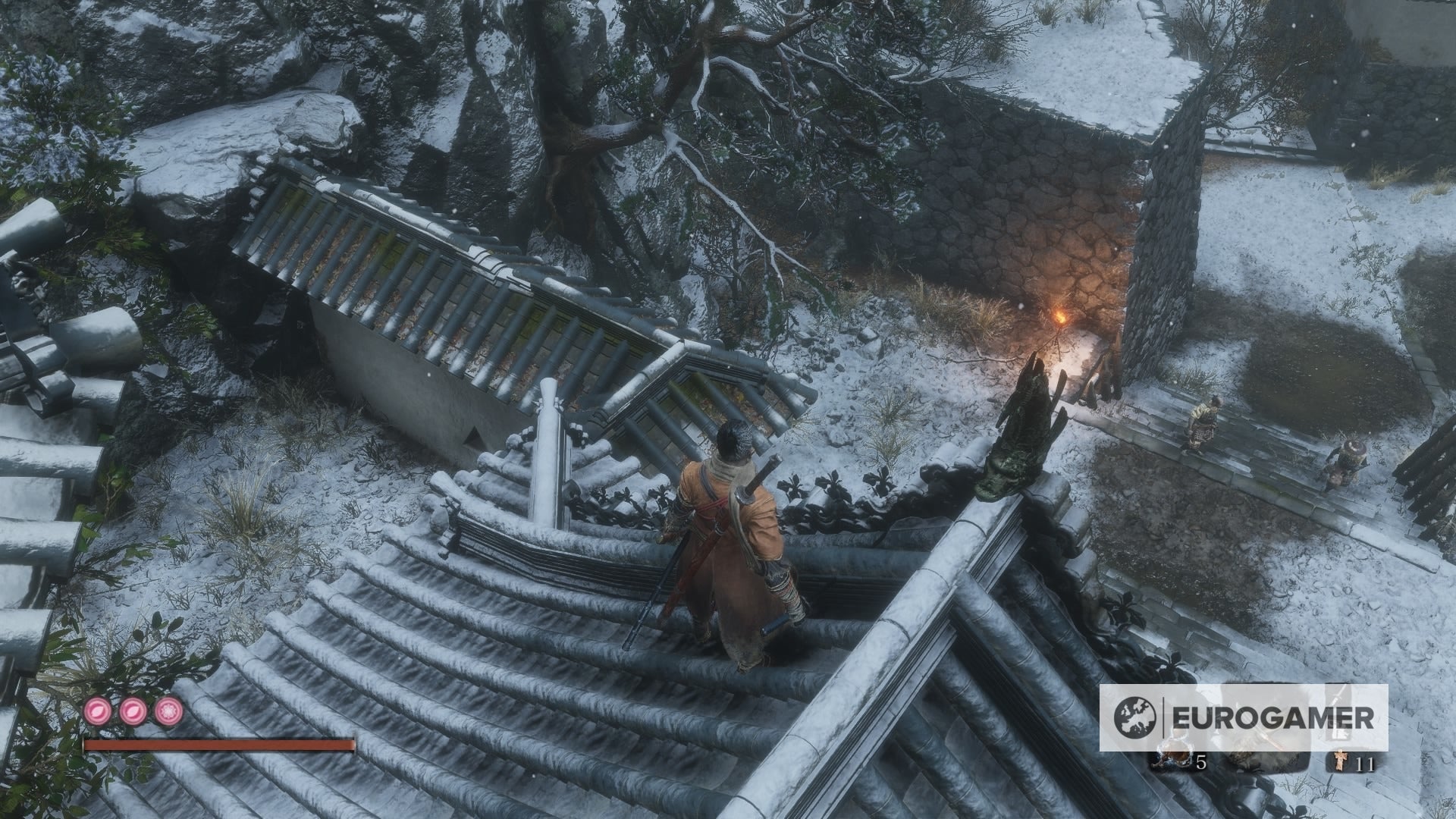This screenshot has height=819, width=1456.
Task: Click the item count number 5
Action: 1201,763
